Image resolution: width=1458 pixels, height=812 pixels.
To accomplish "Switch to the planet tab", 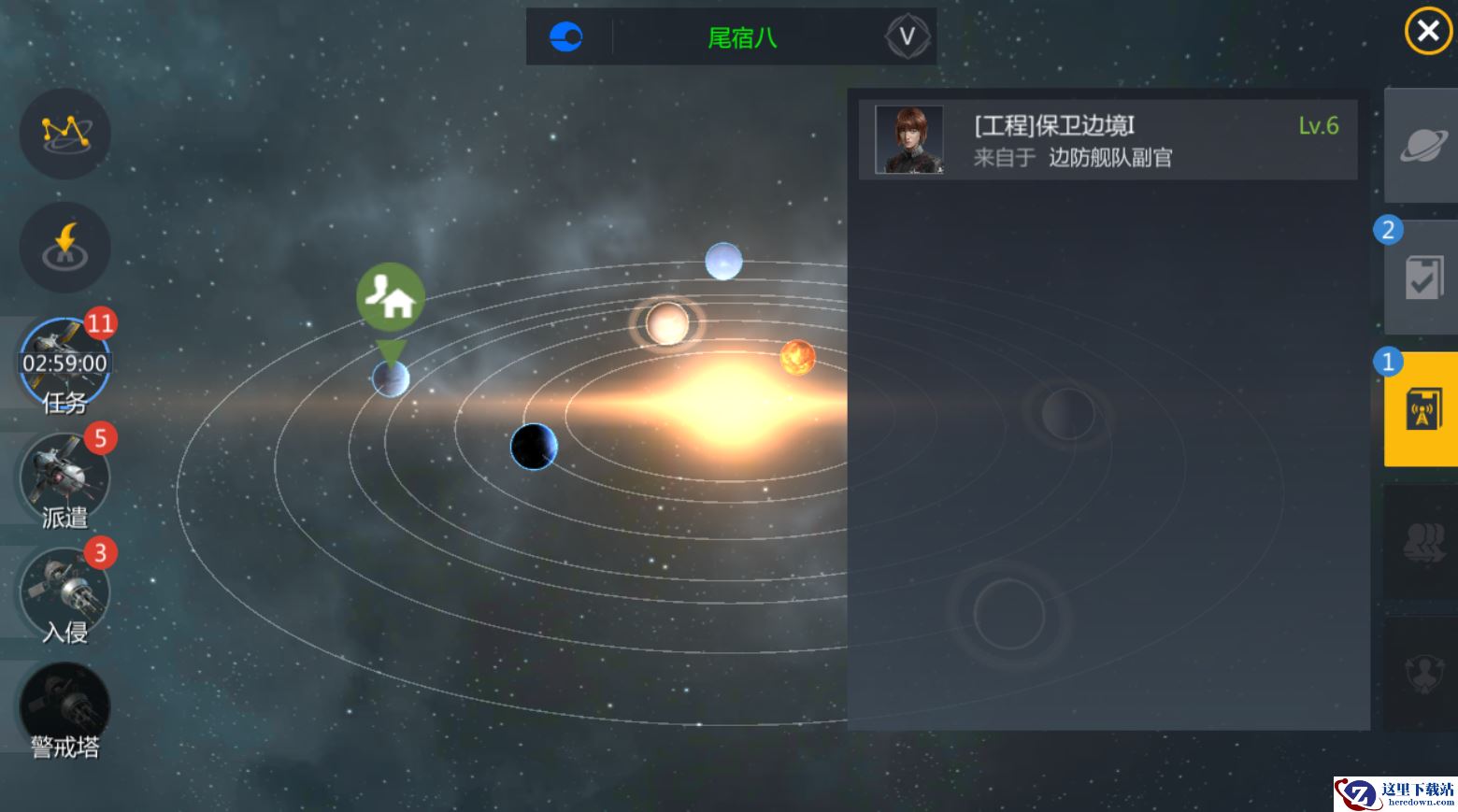I will click(1421, 146).
